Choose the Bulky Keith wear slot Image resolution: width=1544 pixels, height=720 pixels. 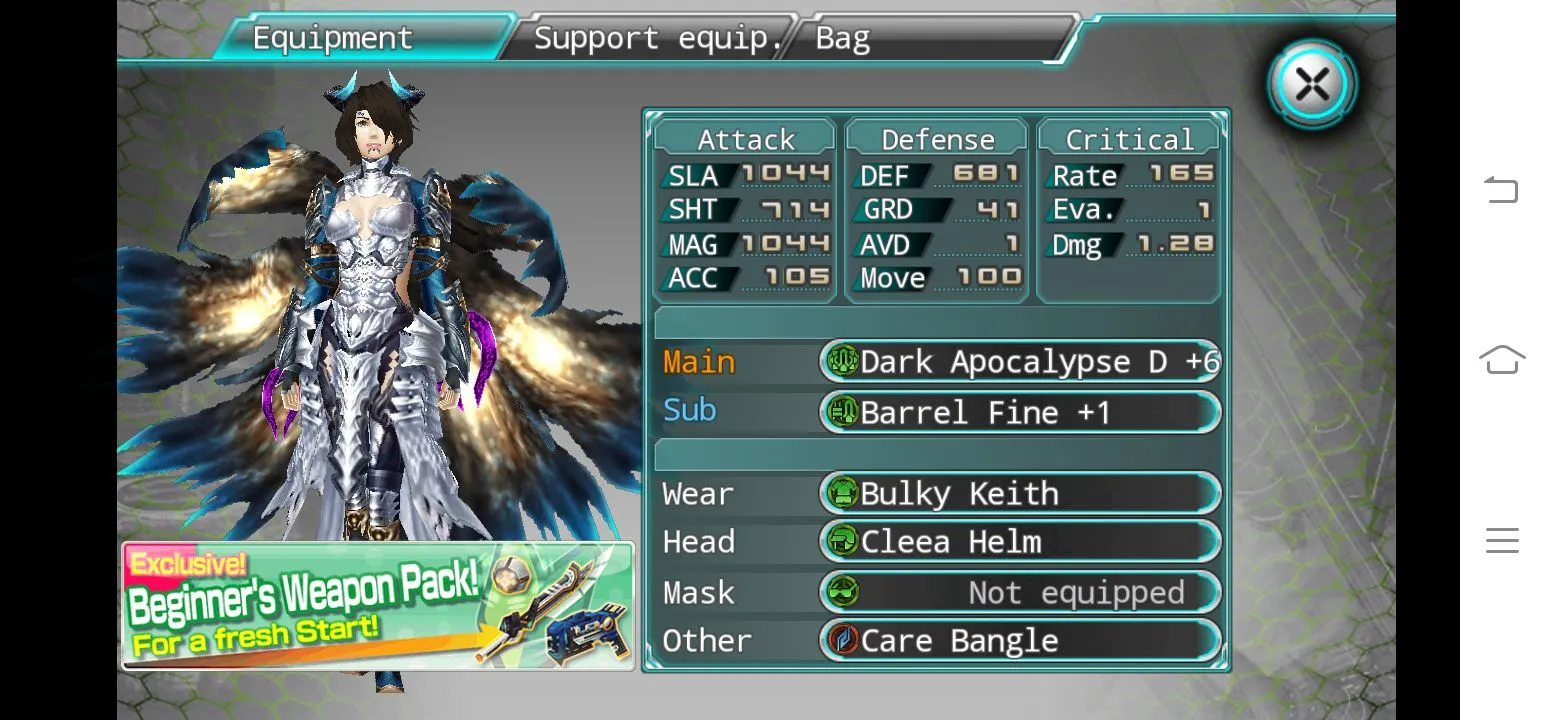pos(1020,493)
